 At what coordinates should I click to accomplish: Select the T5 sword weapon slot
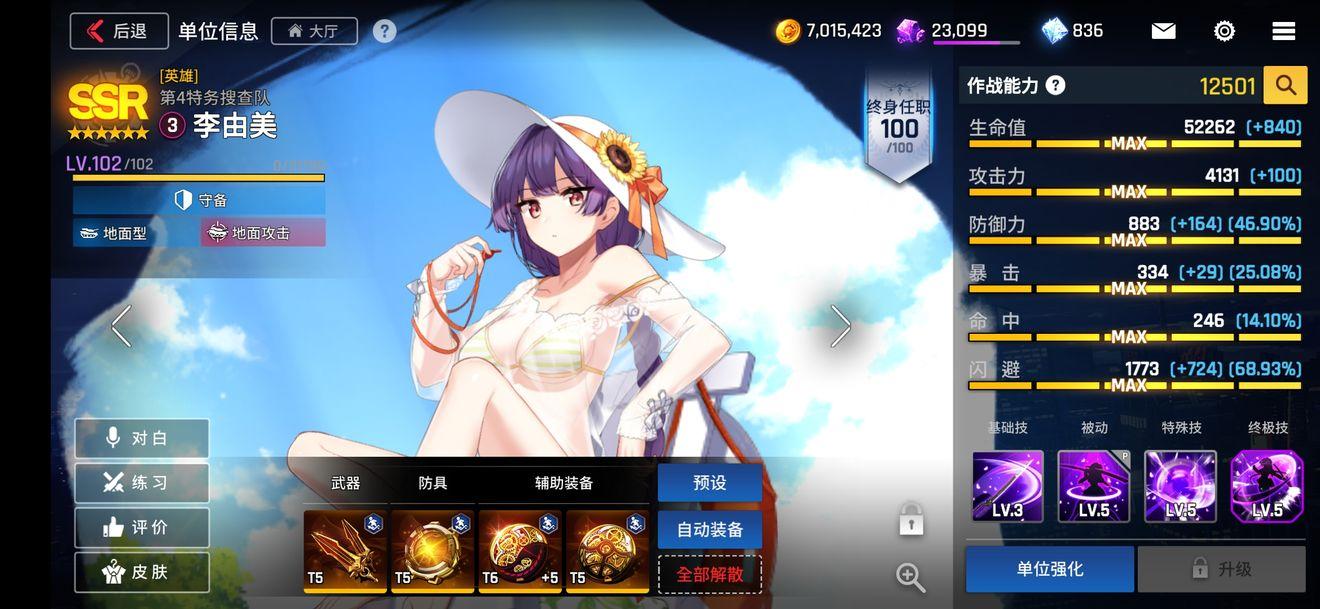pos(345,550)
